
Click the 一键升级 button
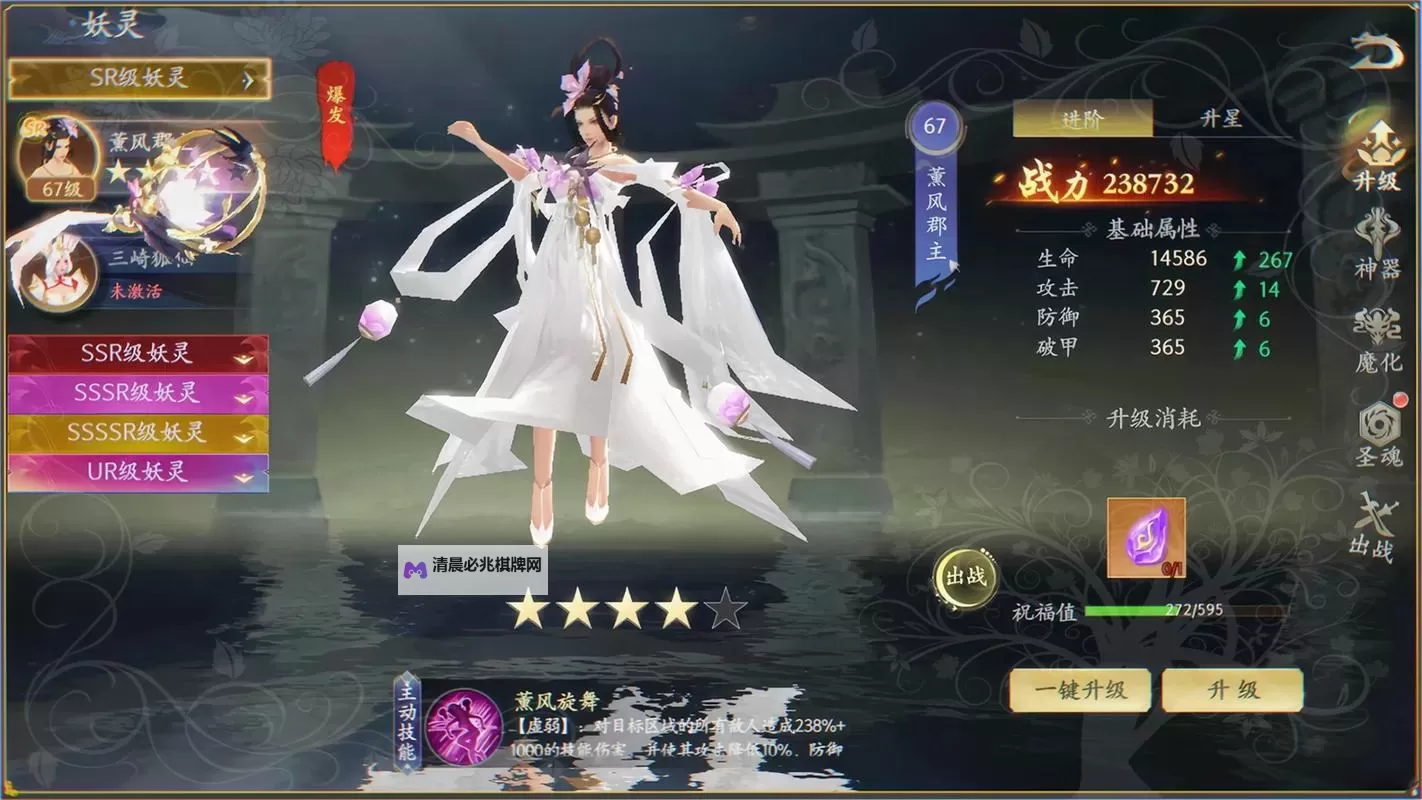[x=1080, y=690]
